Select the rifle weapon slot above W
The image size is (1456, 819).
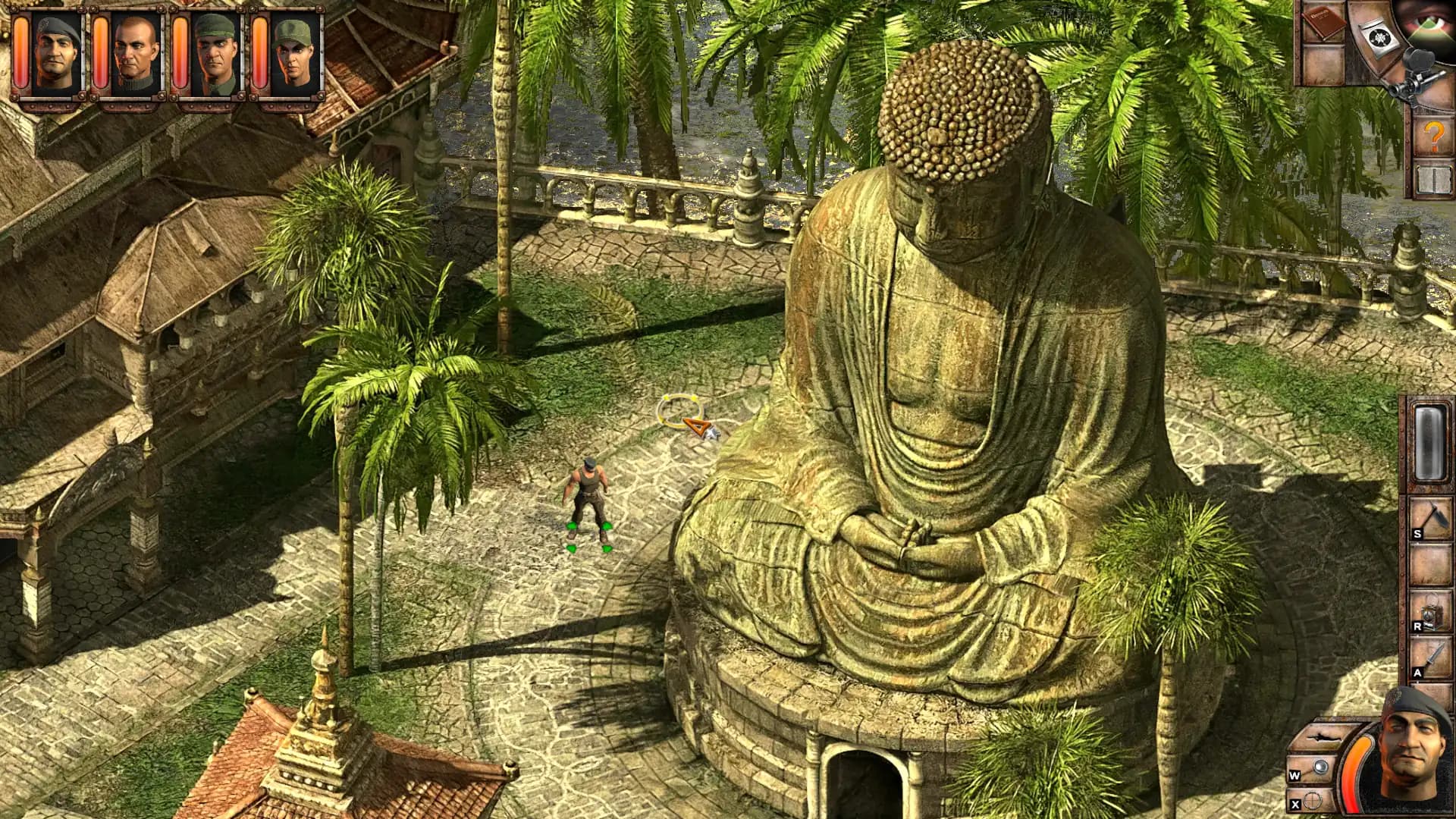(1323, 737)
